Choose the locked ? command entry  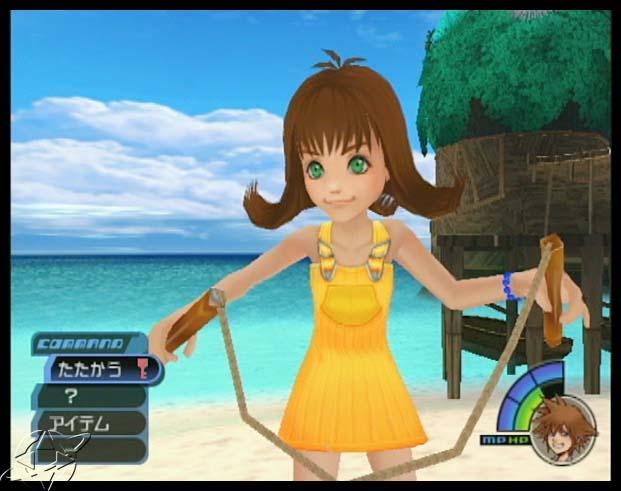pyautogui.click(x=90, y=396)
